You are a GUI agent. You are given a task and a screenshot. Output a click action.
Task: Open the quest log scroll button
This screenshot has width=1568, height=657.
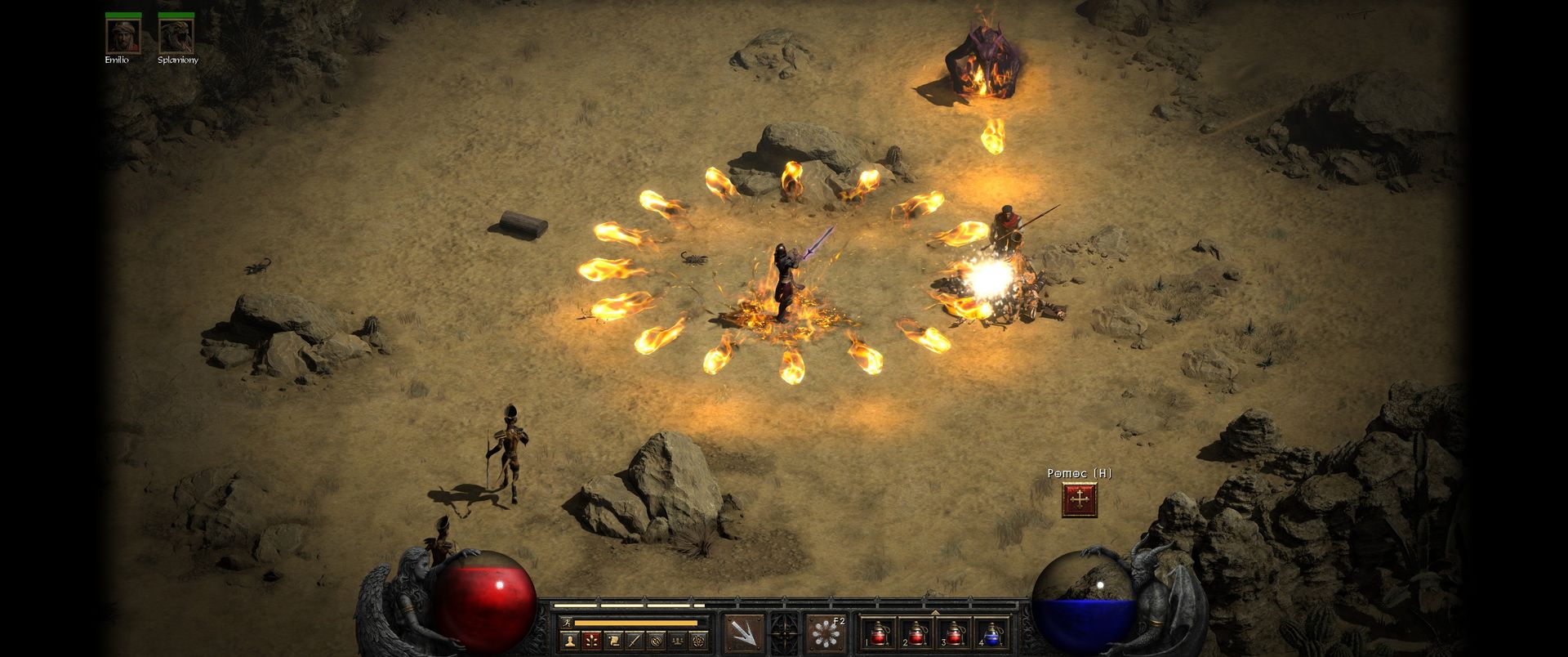click(x=612, y=640)
